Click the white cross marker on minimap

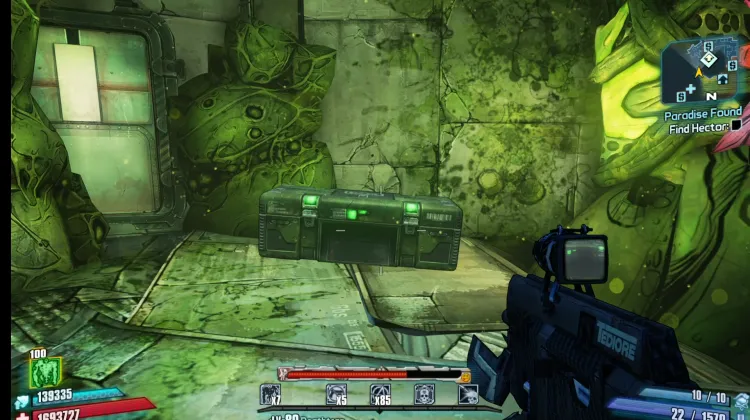(x=689, y=88)
